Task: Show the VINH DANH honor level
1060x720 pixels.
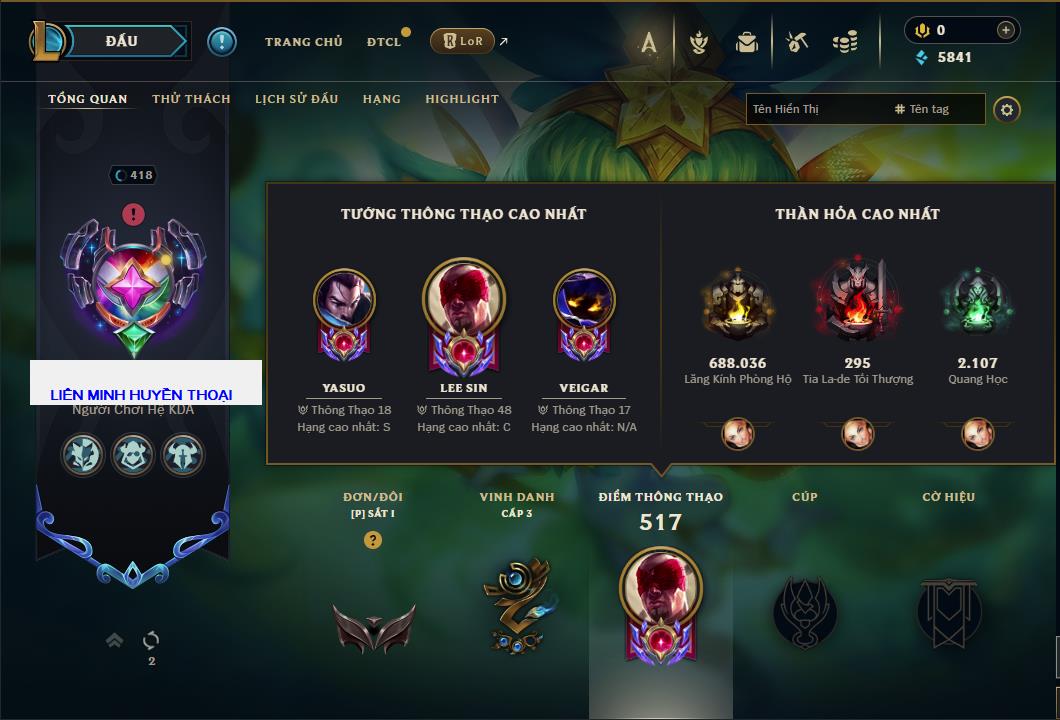Action: pos(517,605)
